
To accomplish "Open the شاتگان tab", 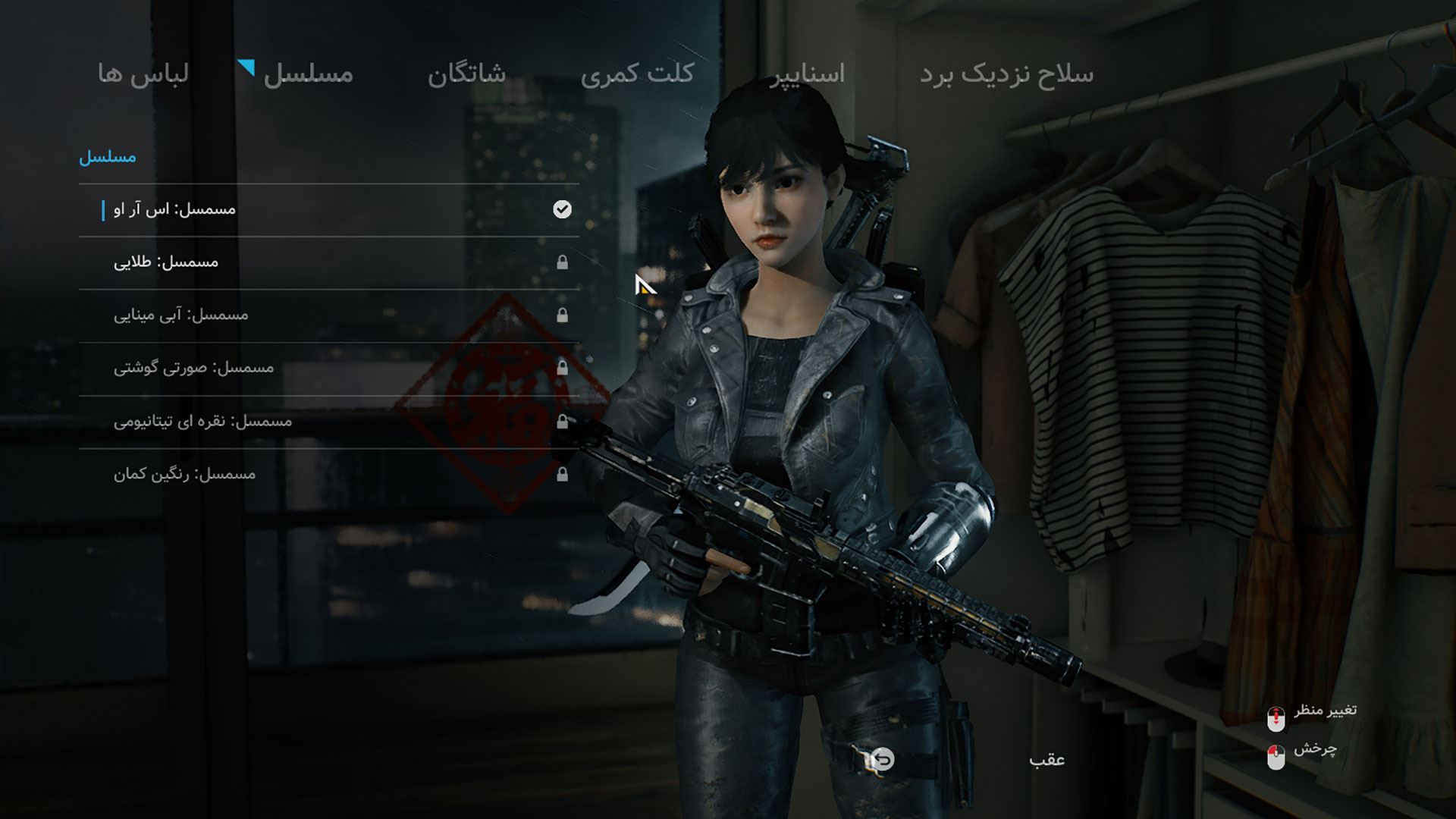I will (x=466, y=74).
